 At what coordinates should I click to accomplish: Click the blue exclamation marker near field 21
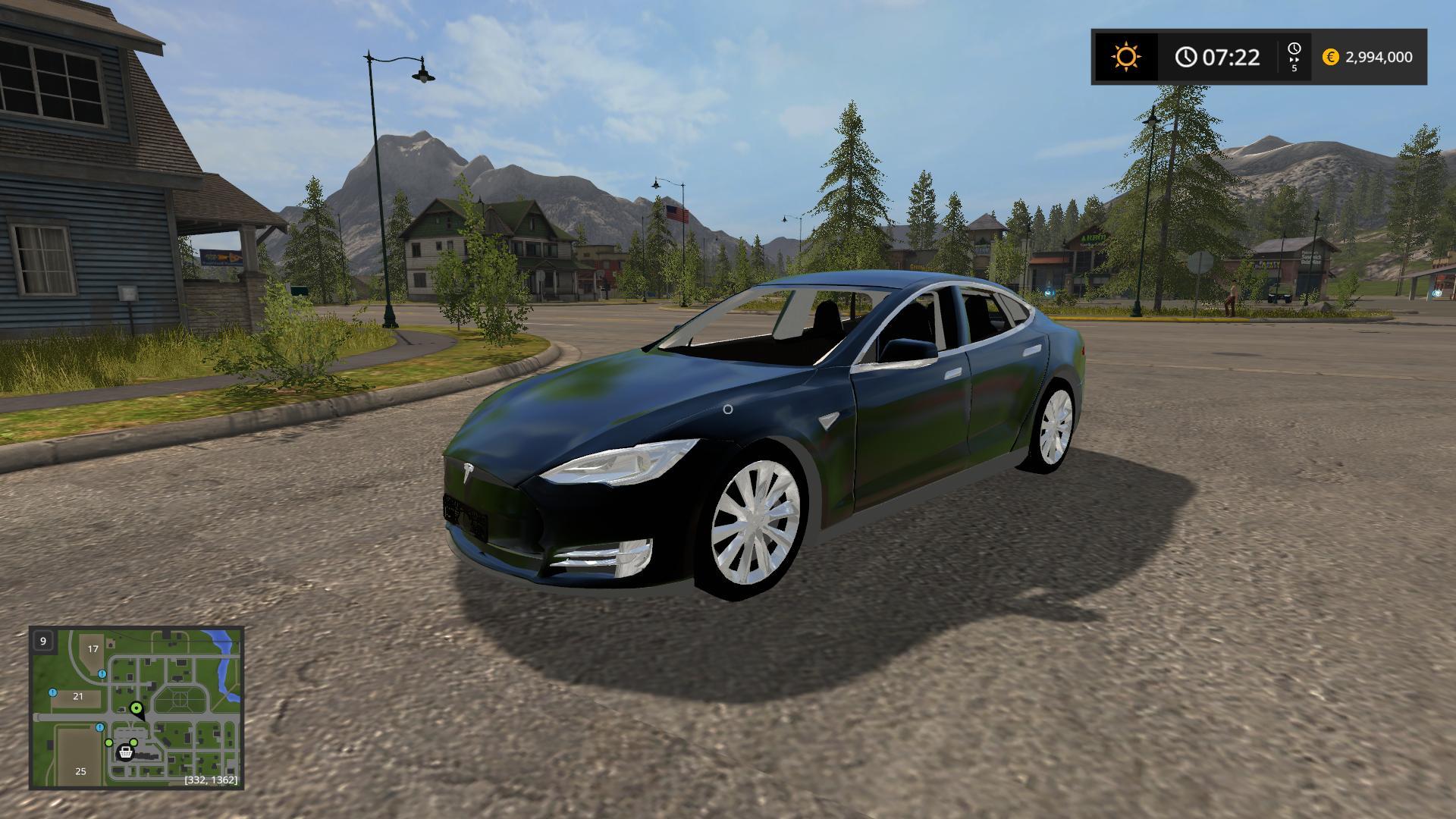tap(52, 693)
